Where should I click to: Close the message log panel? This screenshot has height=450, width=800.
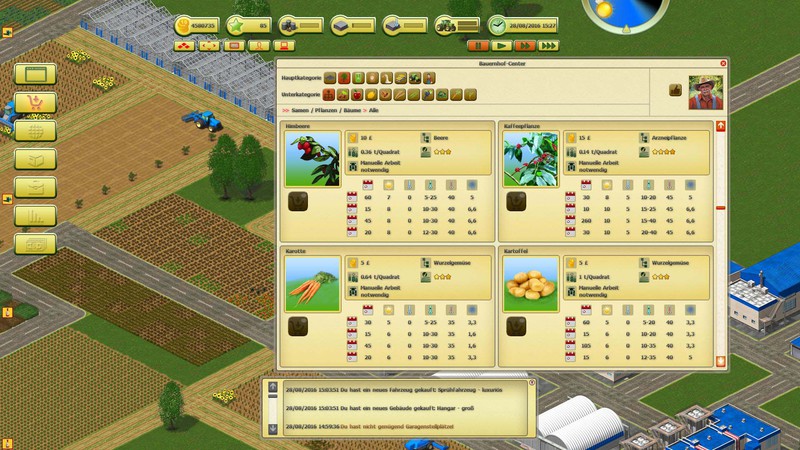(x=532, y=383)
